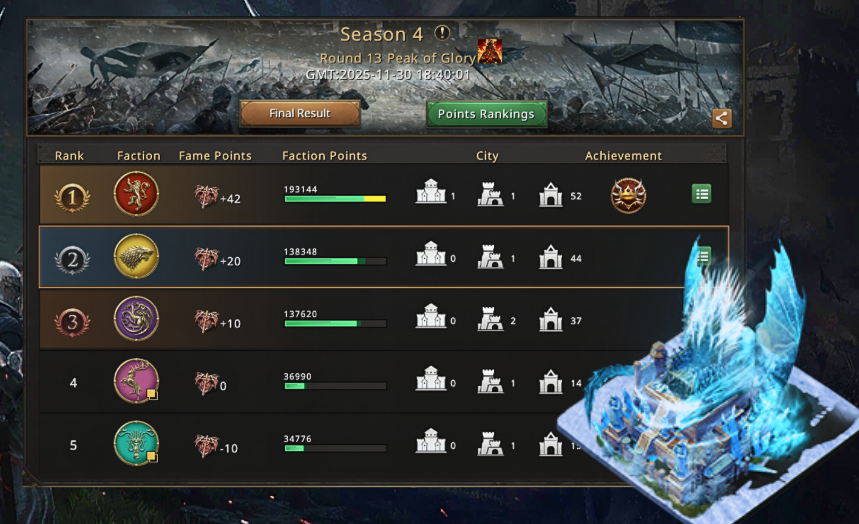Open the Season 4 info exclamation icon
This screenshot has width=859, height=524.
442,34
